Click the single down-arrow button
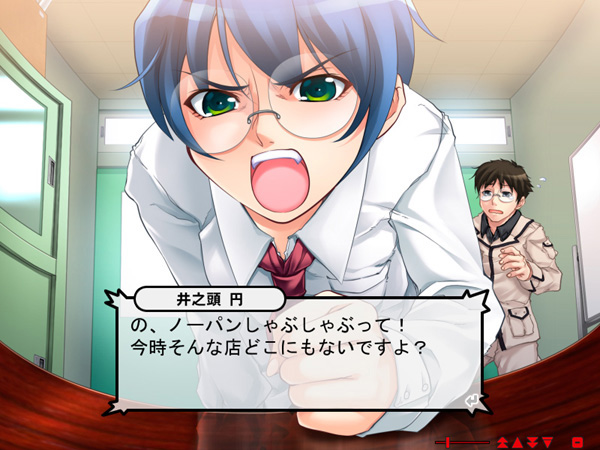This screenshot has width=600, height=450. (547, 441)
